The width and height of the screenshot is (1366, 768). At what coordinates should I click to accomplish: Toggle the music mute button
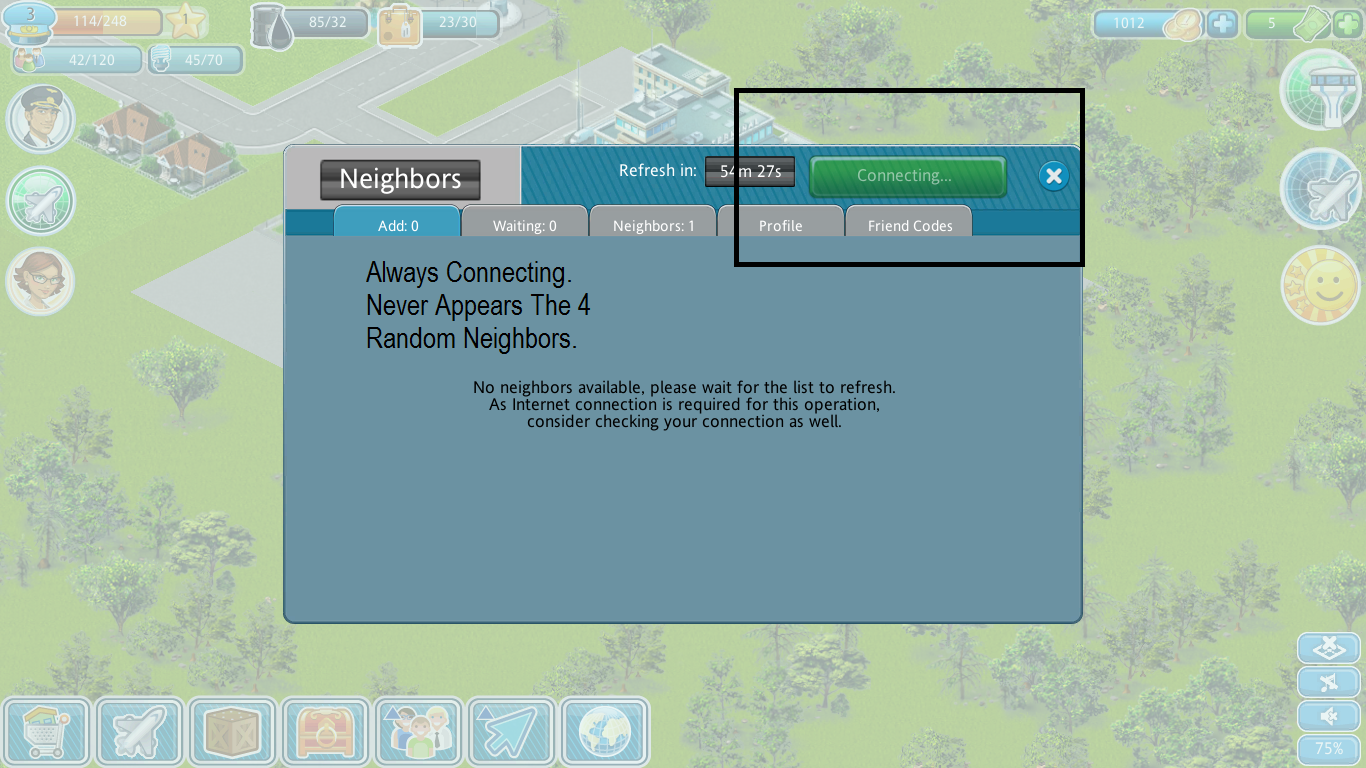click(x=1329, y=682)
